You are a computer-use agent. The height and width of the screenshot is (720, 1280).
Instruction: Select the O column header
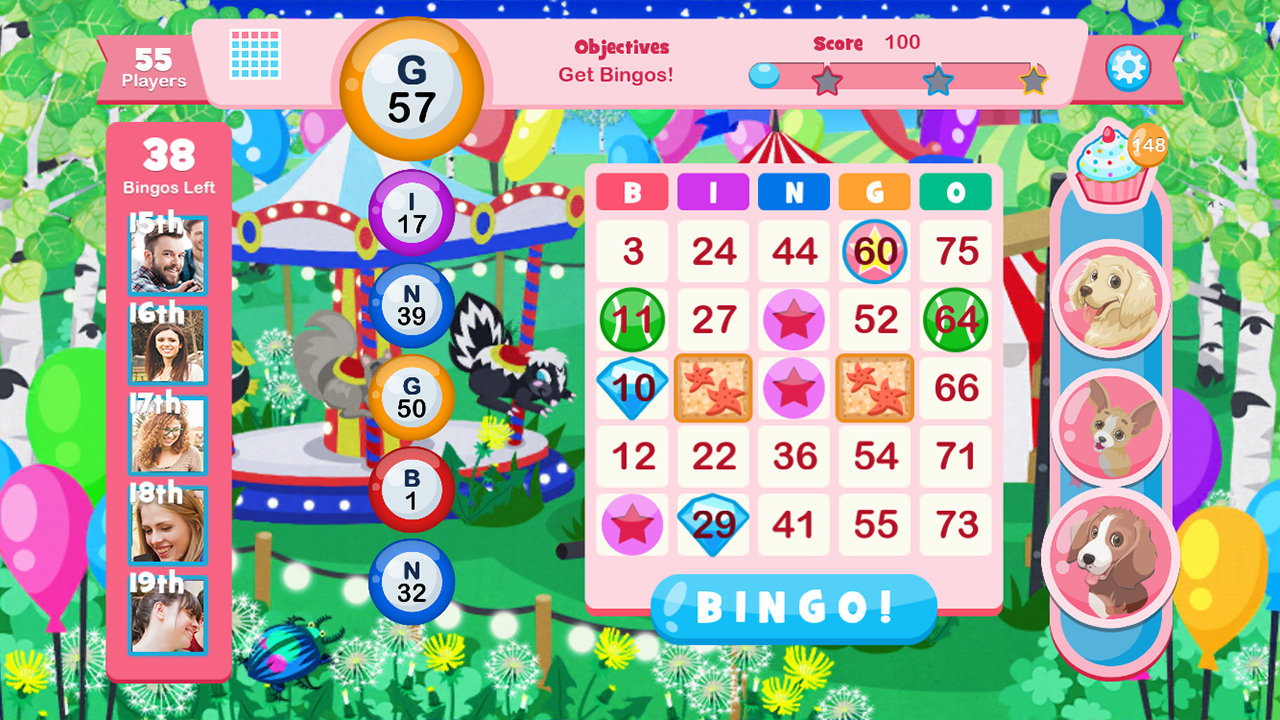pos(955,192)
